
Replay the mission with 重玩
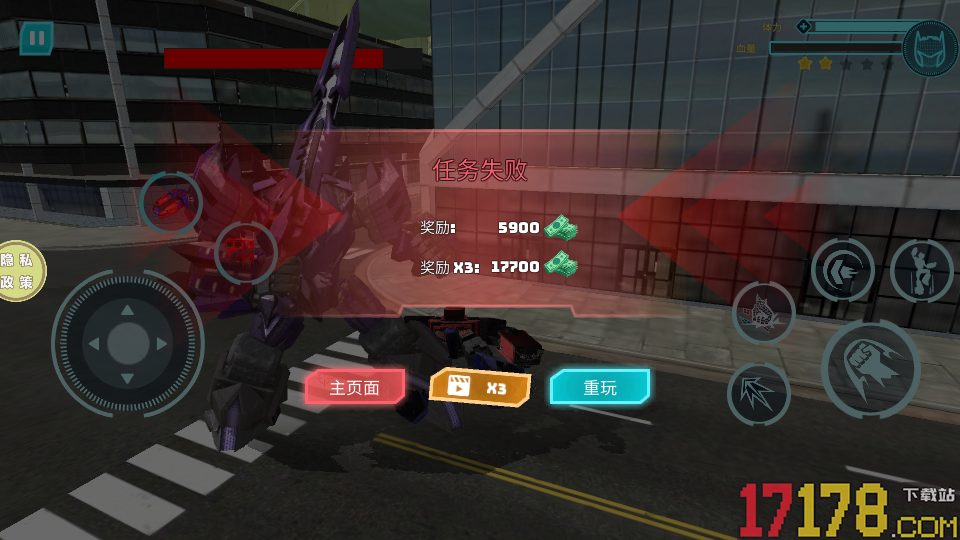click(600, 387)
